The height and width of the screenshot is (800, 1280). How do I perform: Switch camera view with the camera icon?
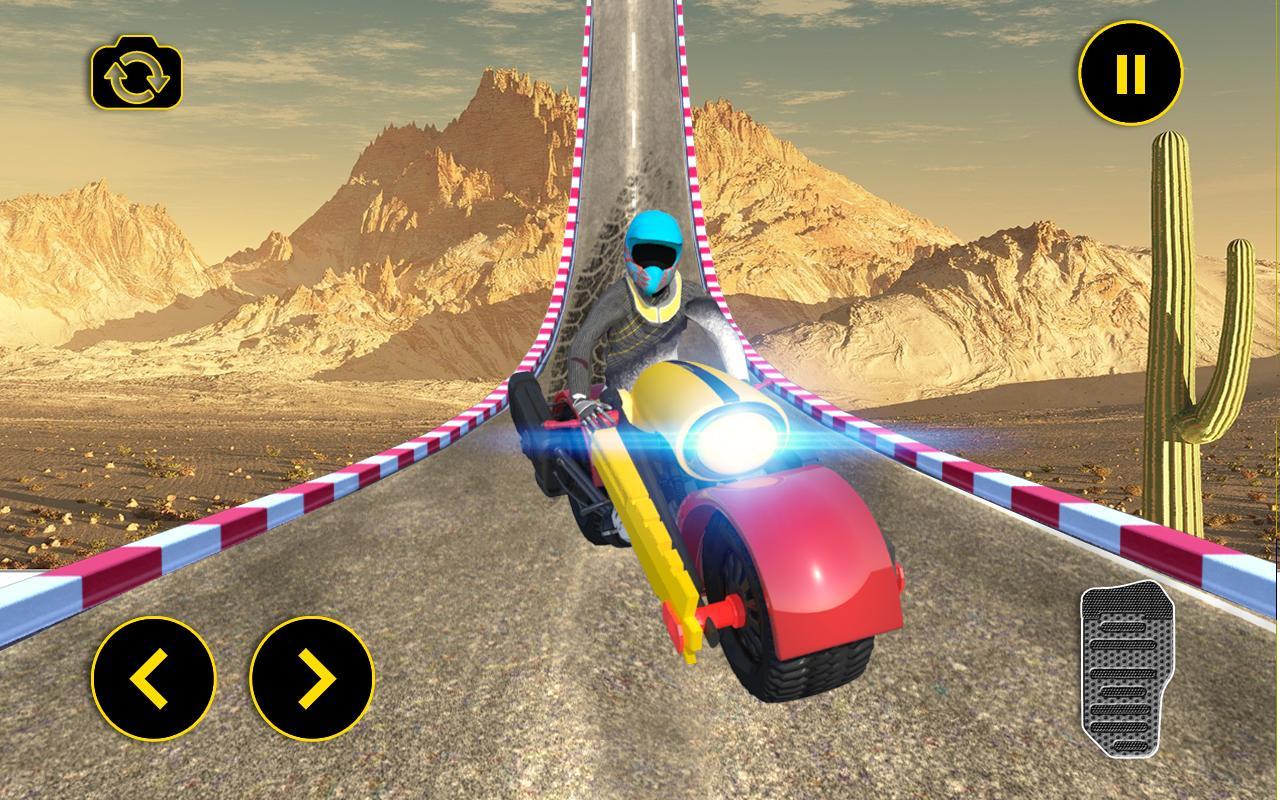[x=137, y=73]
